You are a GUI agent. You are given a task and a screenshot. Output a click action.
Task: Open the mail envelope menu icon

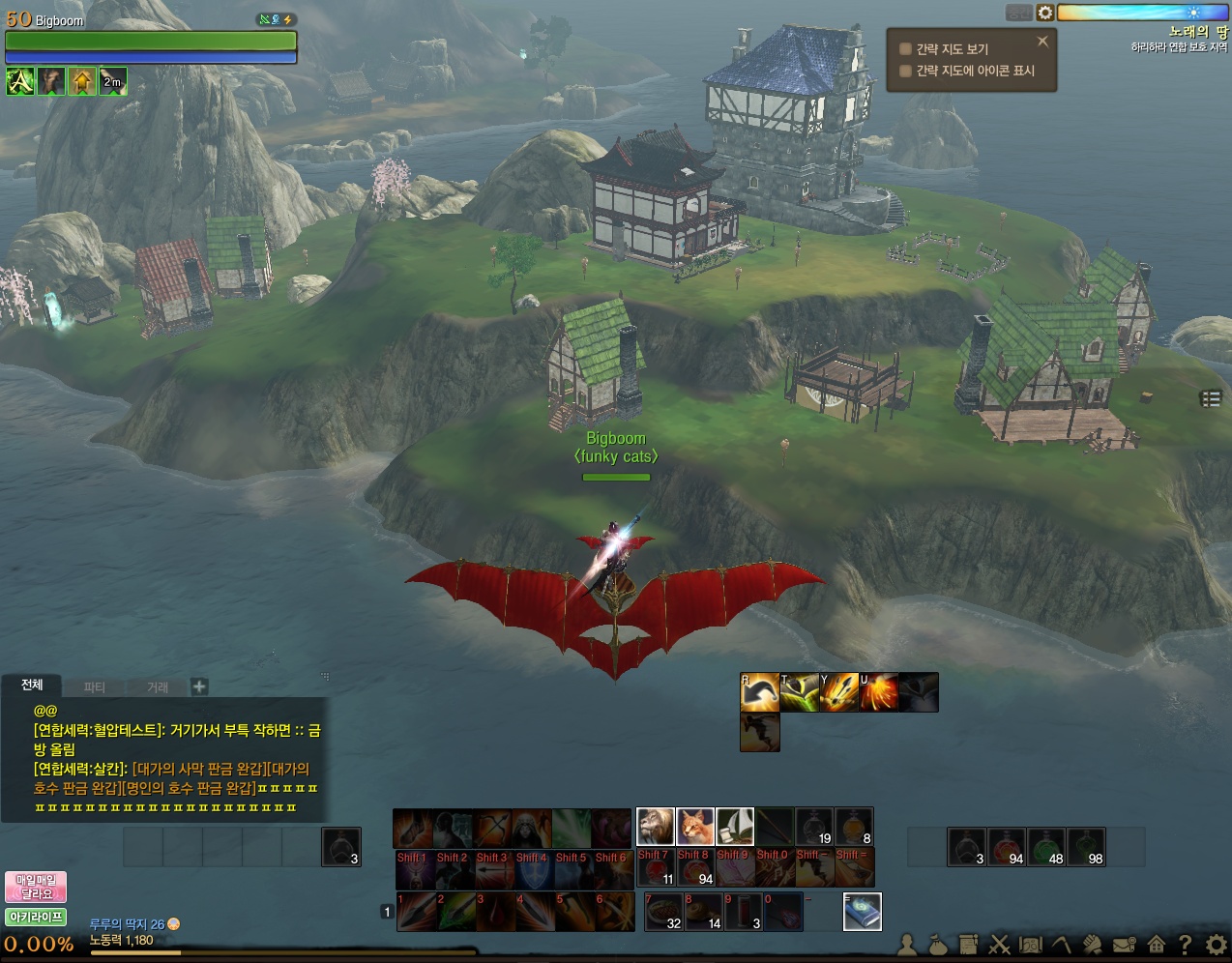(x=1124, y=944)
